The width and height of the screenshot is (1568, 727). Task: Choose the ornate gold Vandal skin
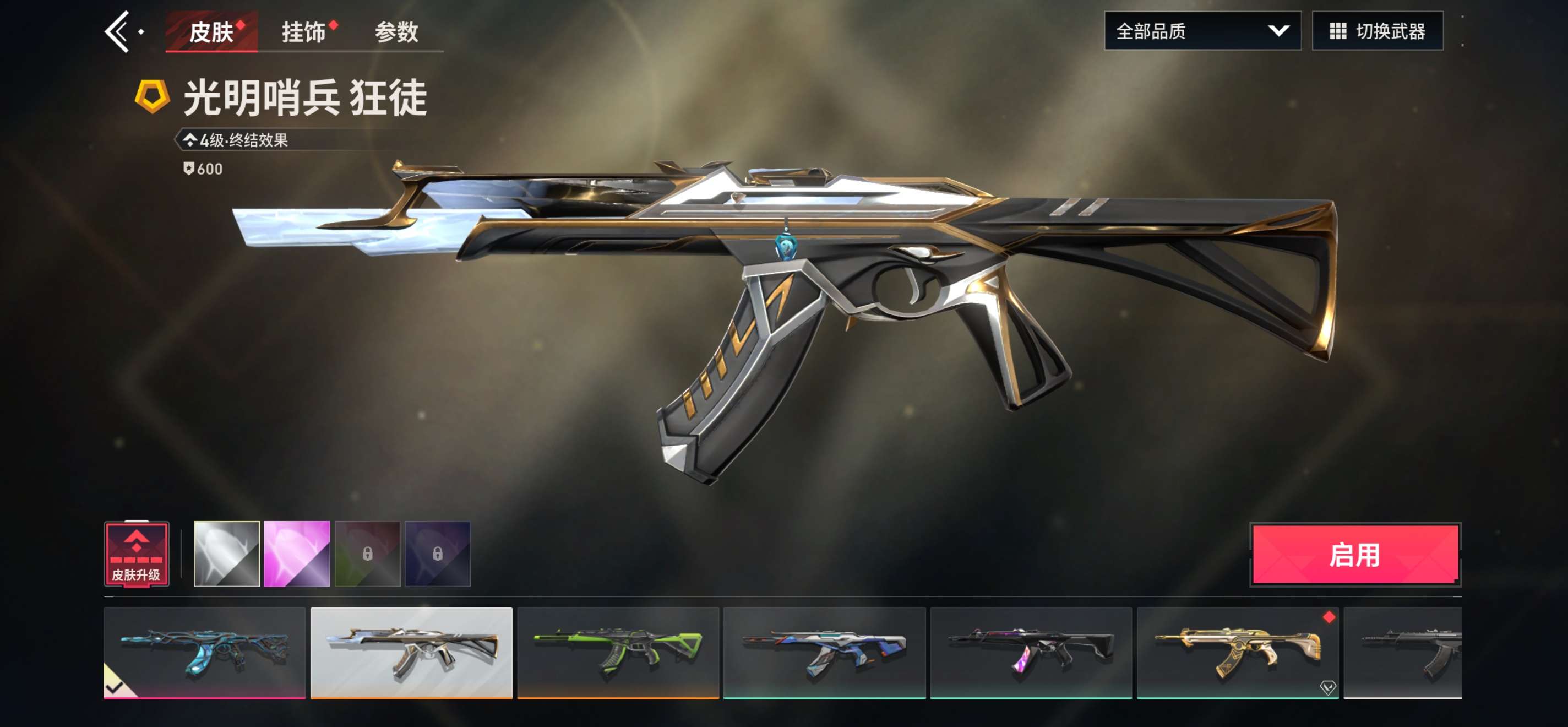tap(1237, 652)
